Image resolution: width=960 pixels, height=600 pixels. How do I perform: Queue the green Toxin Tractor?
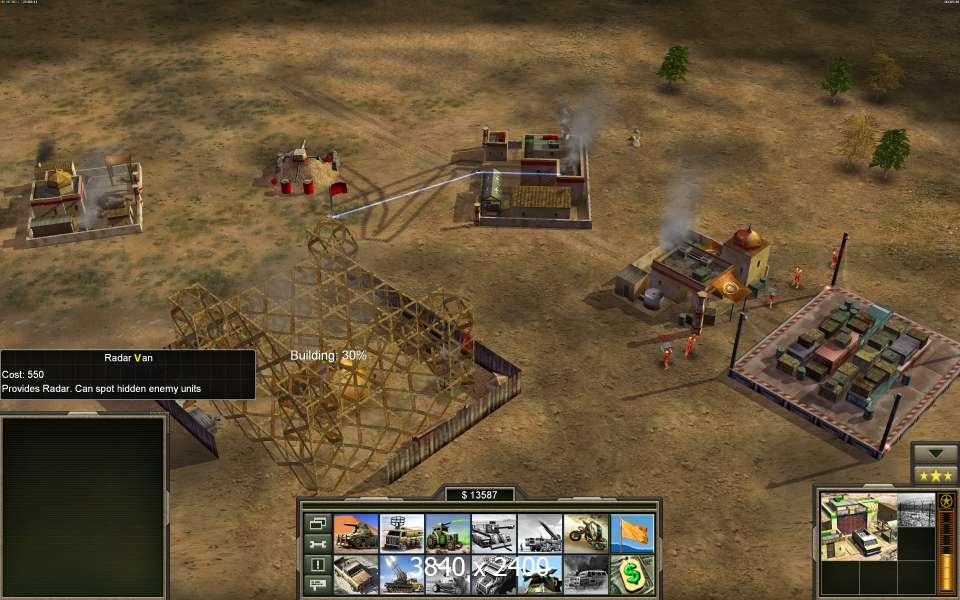(448, 533)
